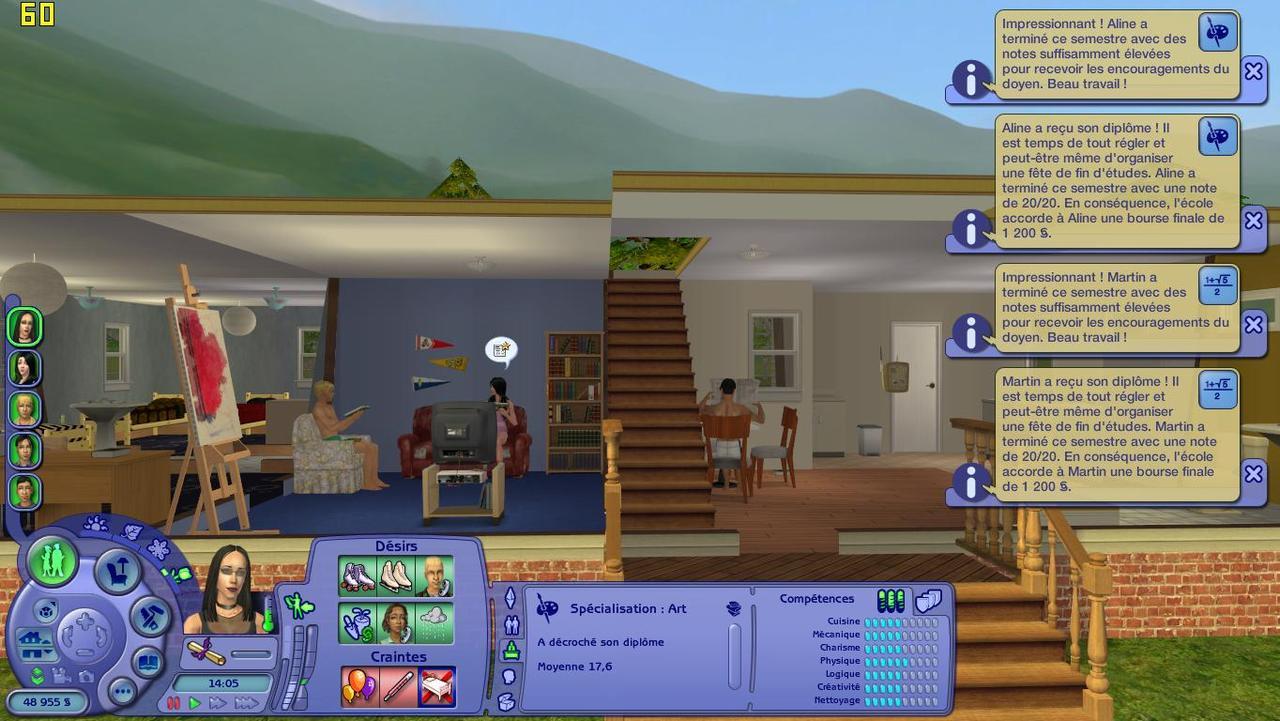Close the top Aline dean's encouragement notification
The width and height of the screenshot is (1280, 721).
coord(1253,71)
